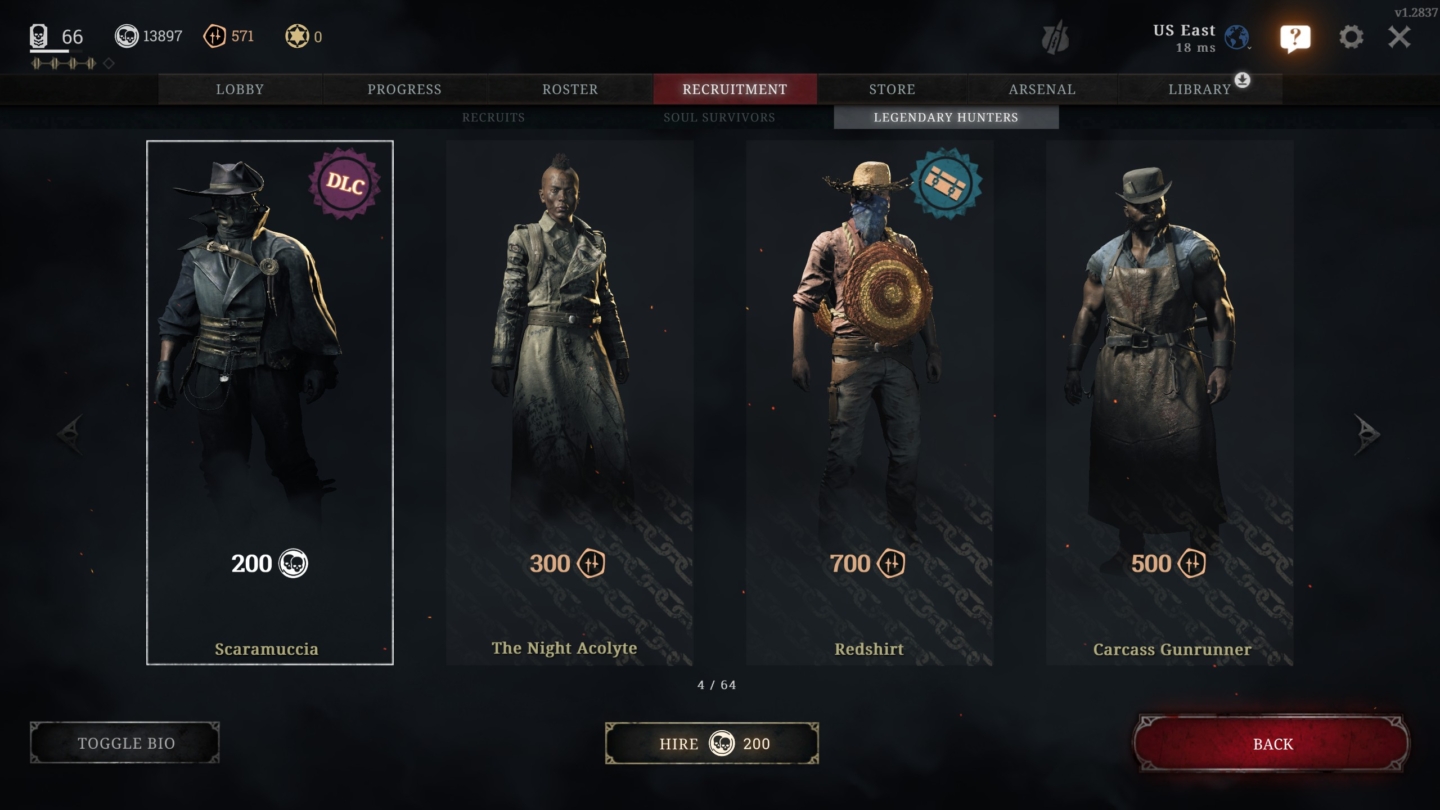Hire the selected hunter for 200
Screen dimensions: 1440x810
711,743
